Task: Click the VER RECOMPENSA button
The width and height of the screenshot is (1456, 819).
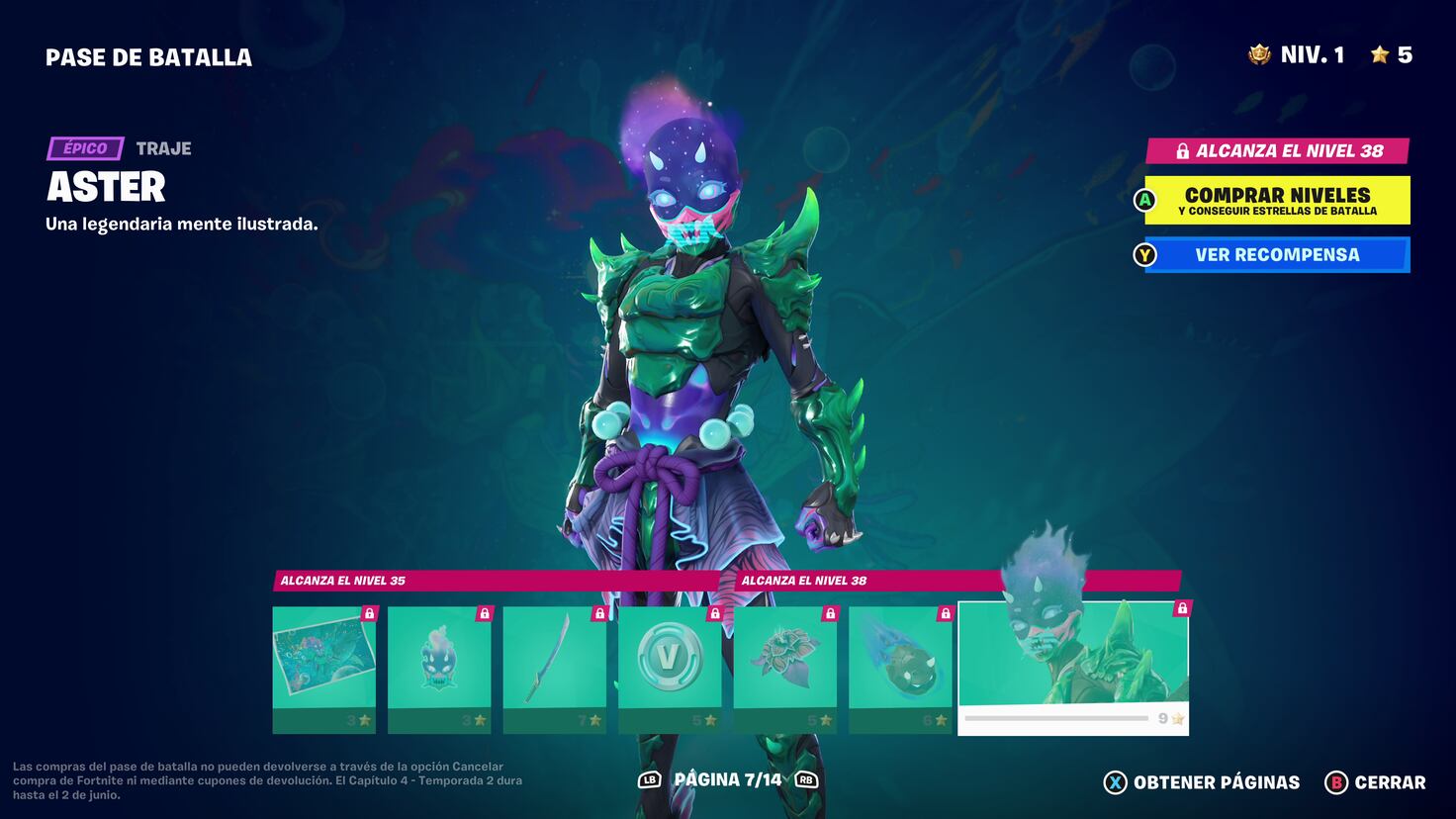Action: (1276, 254)
